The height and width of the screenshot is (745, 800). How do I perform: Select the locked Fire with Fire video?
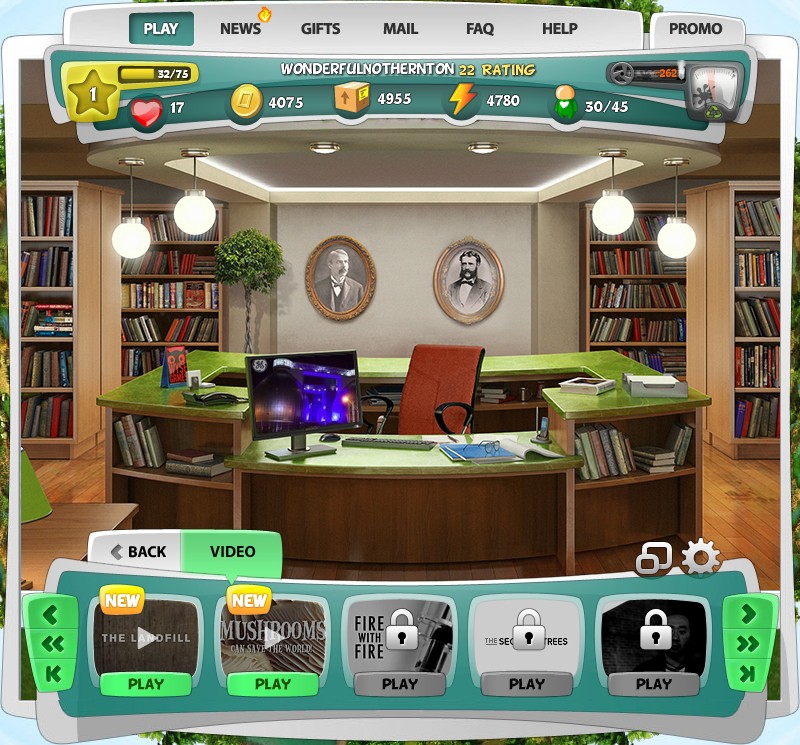click(x=399, y=635)
